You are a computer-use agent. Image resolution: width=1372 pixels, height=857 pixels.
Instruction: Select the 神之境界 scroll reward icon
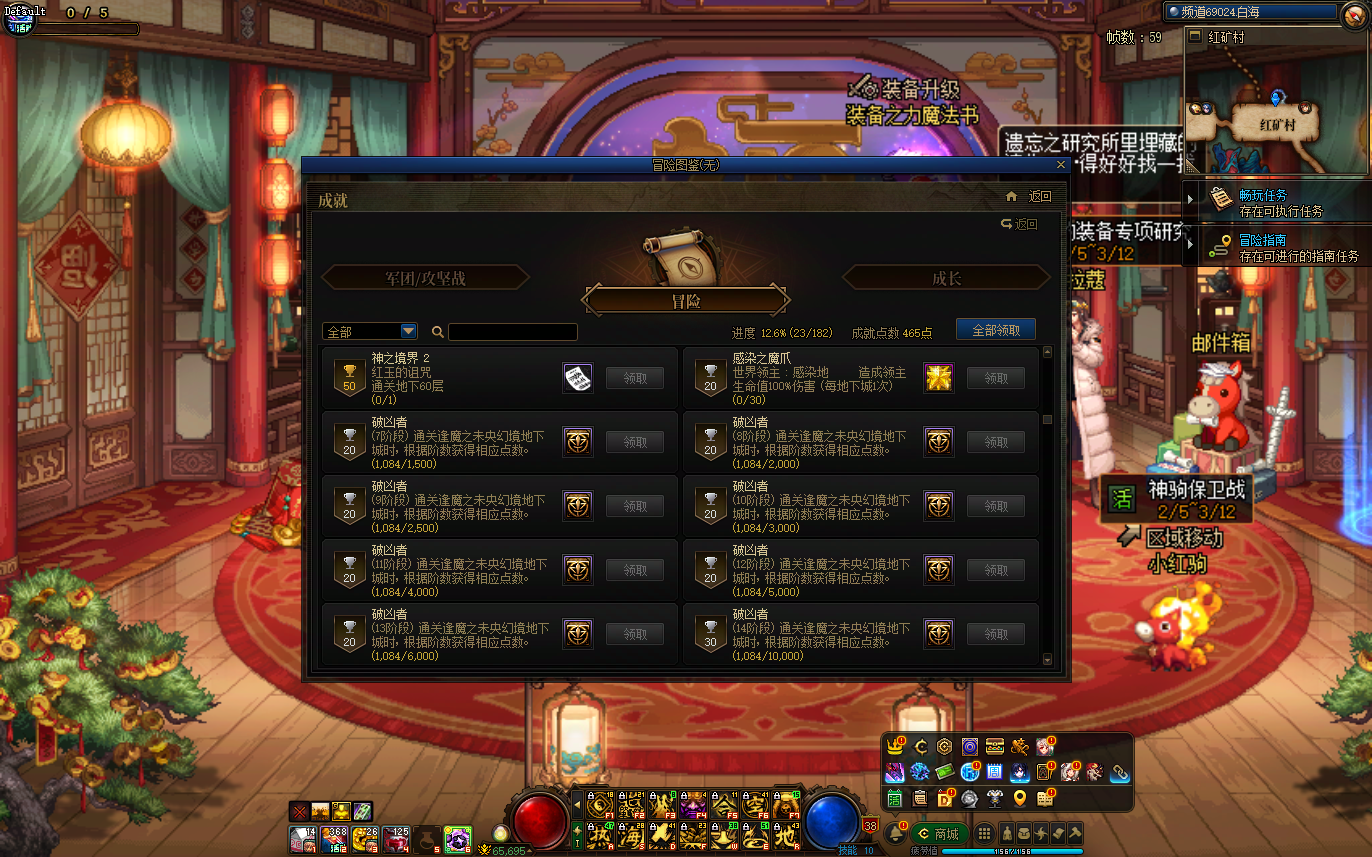click(x=578, y=378)
